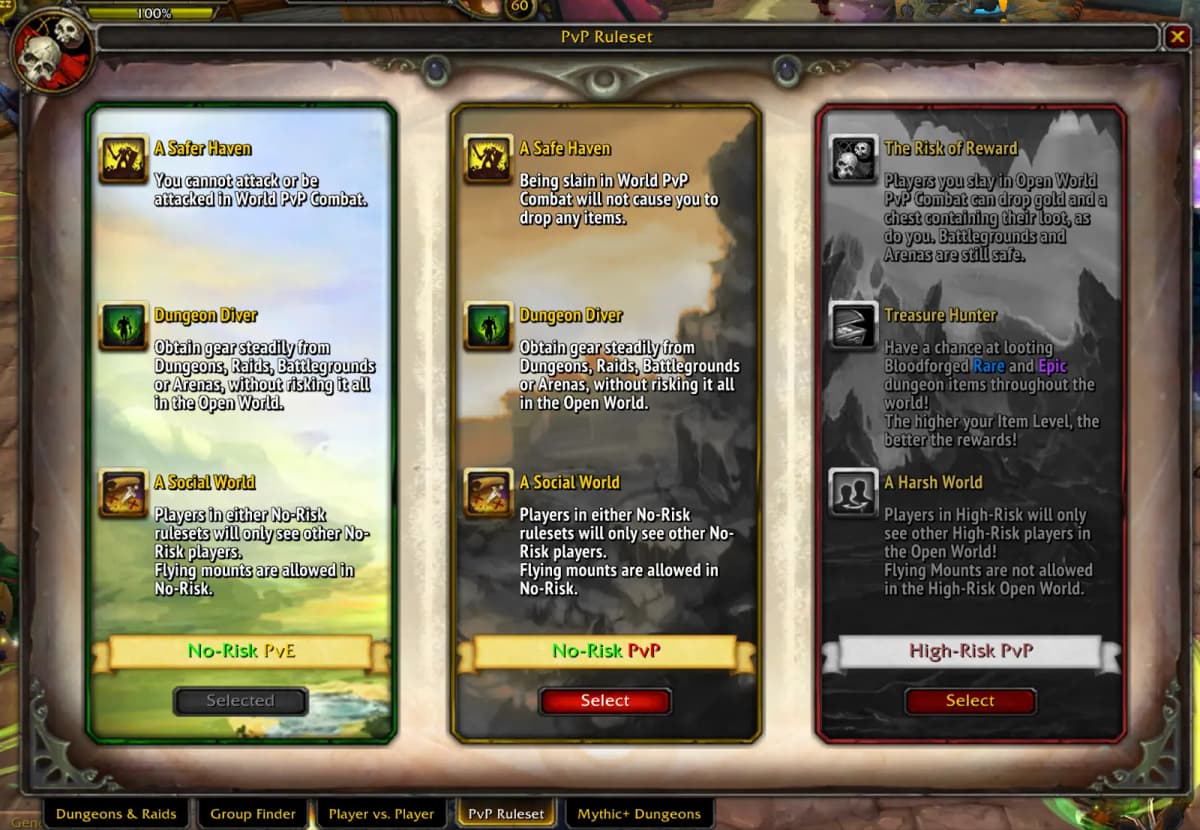Choose the No-Risk PvE banner
This screenshot has width=1200, height=830.
coord(241,651)
